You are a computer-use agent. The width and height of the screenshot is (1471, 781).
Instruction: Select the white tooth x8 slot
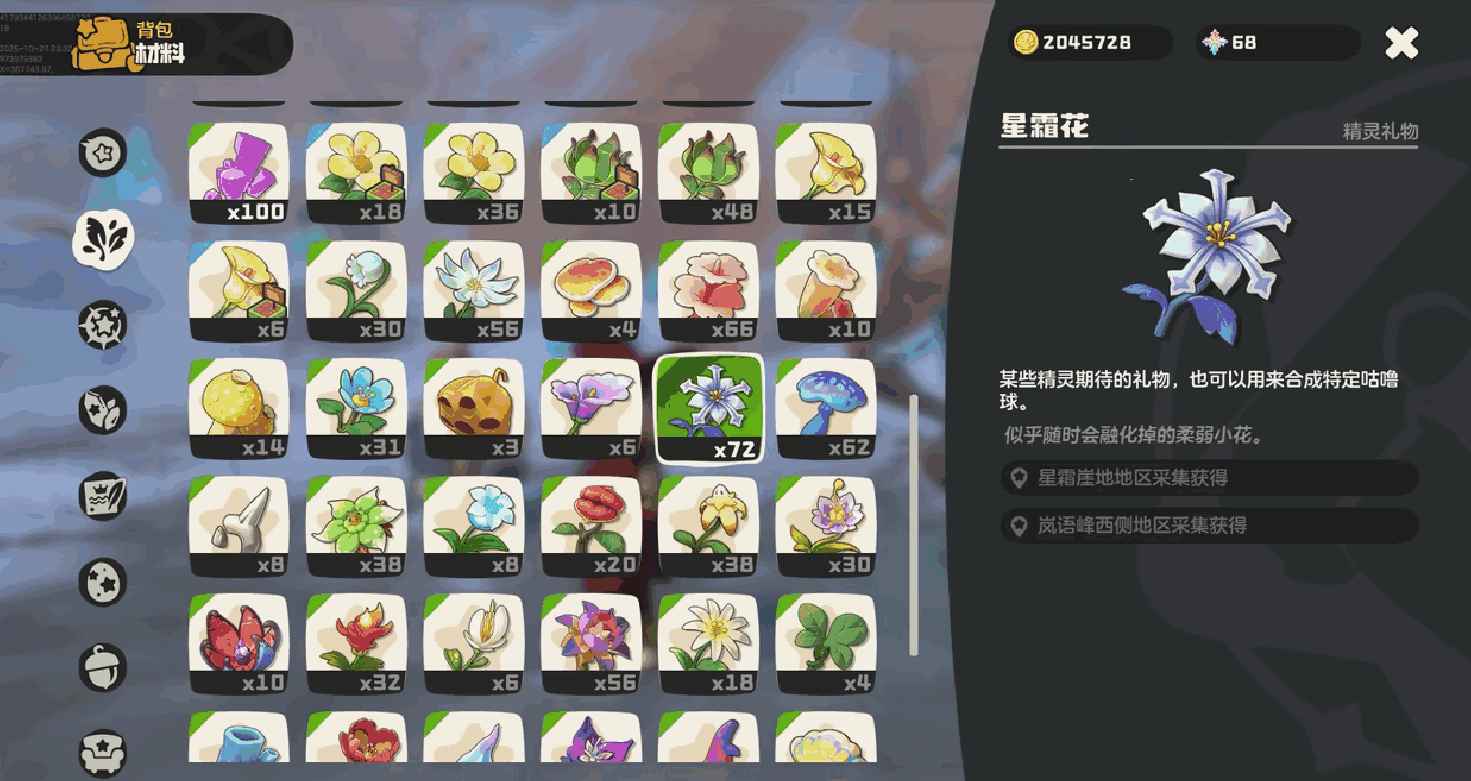238,527
